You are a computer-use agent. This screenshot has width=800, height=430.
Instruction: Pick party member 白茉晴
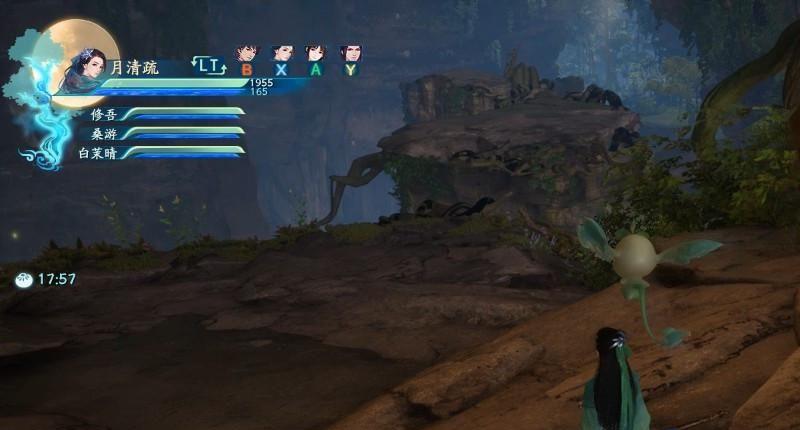coord(97,152)
